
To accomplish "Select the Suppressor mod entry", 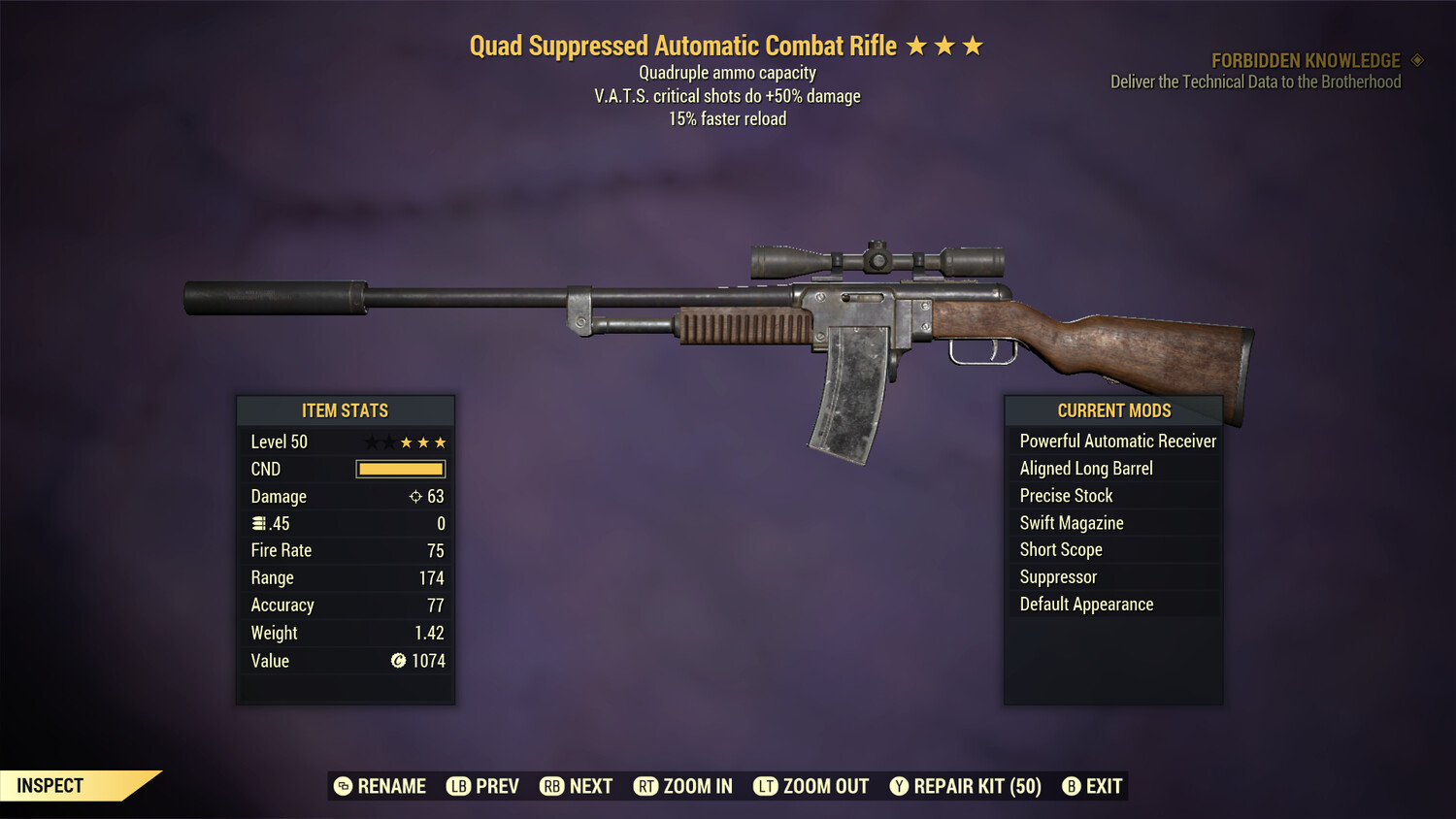I will tap(1057, 576).
